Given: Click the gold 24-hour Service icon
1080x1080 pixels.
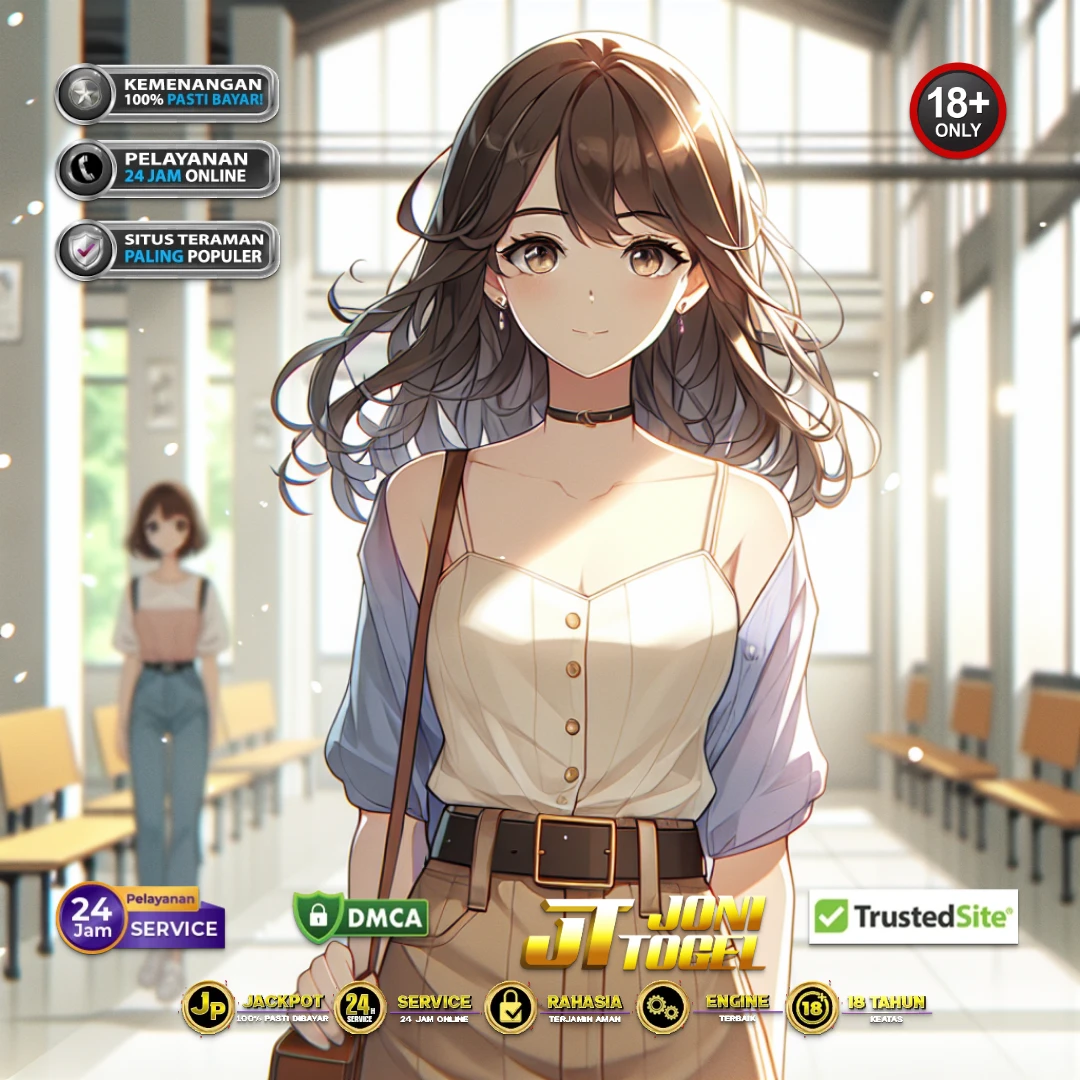Looking at the screenshot, I should coord(360,1007).
